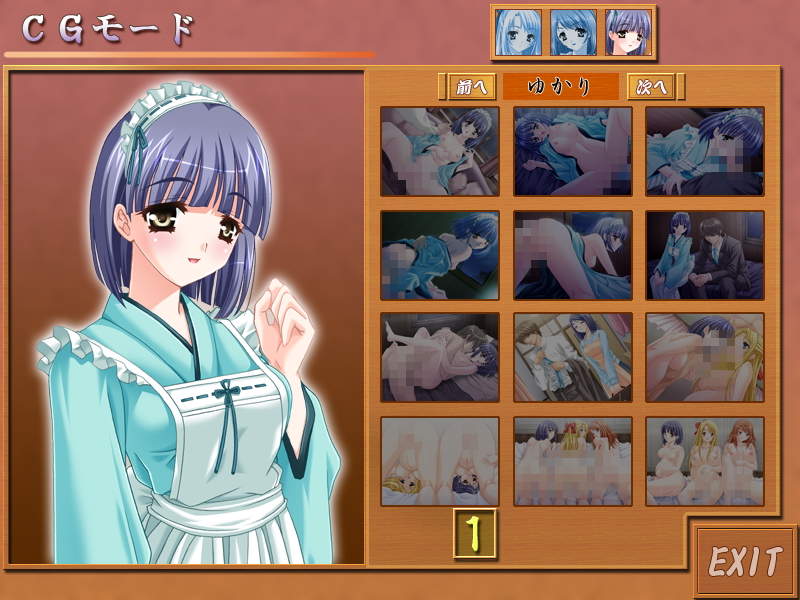This screenshot has height=600, width=800.
Task: Click the EXIT button
Action: click(x=745, y=561)
